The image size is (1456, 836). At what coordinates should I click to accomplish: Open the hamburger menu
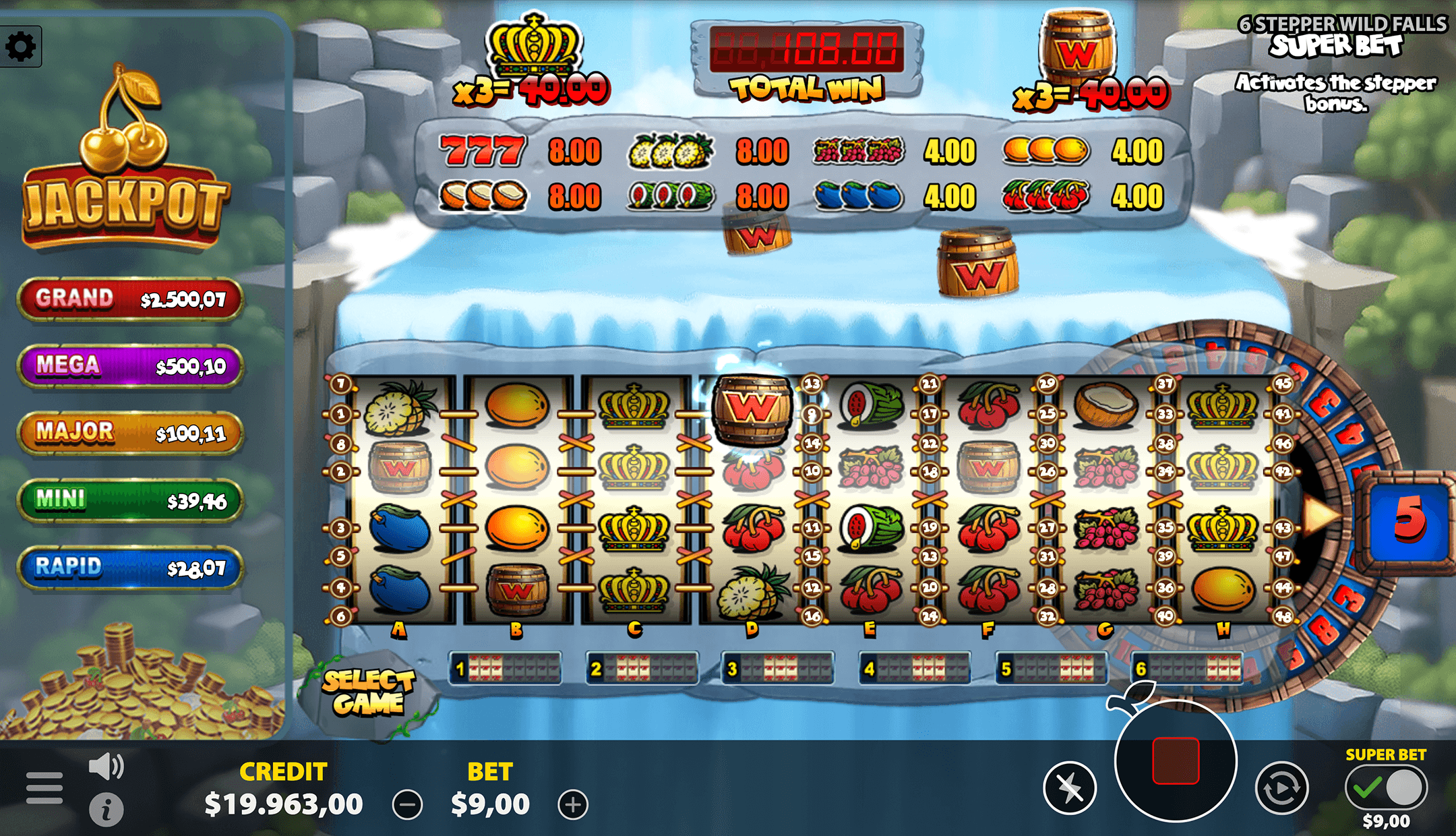[44, 787]
